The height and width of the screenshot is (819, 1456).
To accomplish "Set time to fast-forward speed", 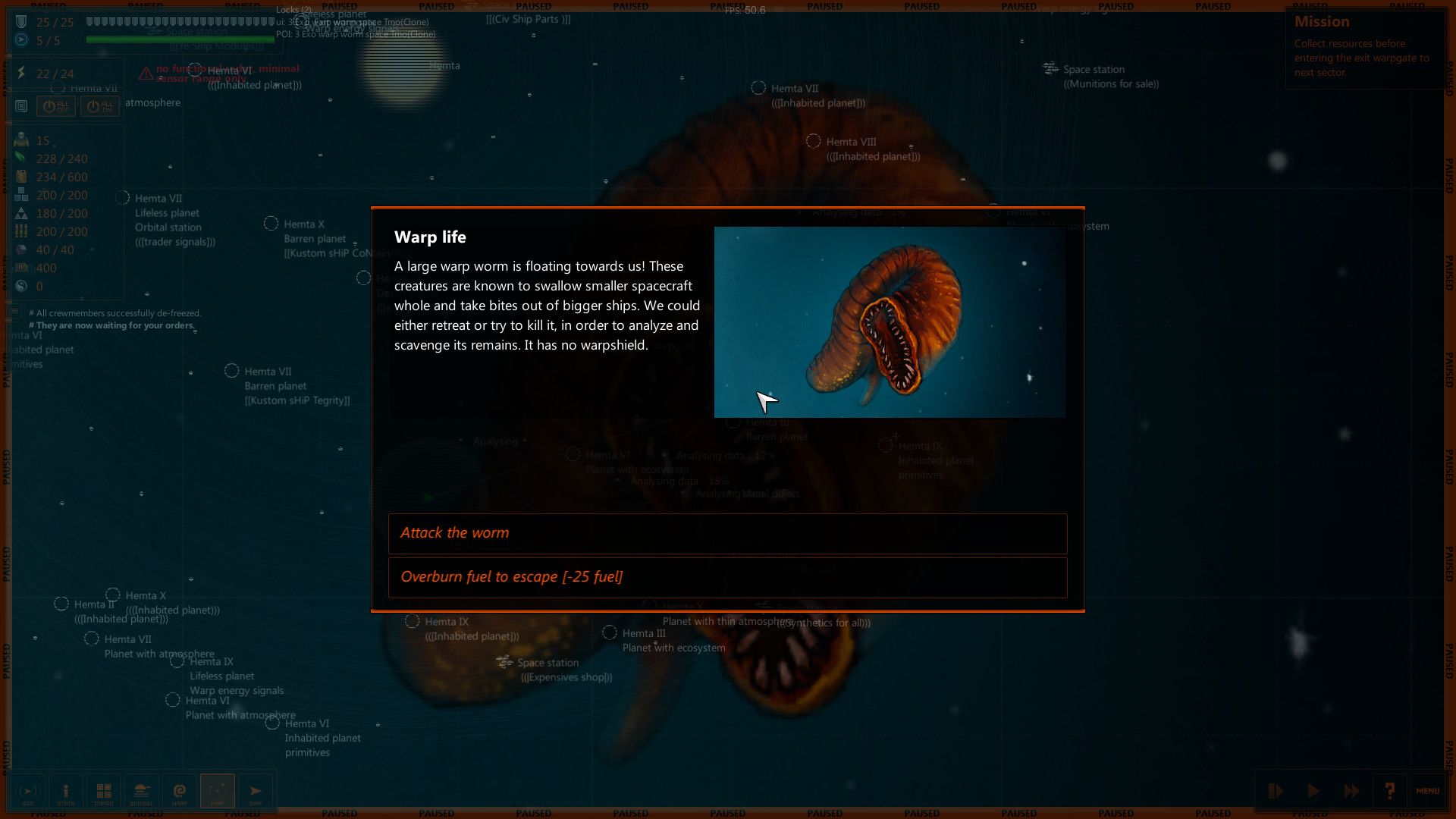I will [x=1351, y=791].
